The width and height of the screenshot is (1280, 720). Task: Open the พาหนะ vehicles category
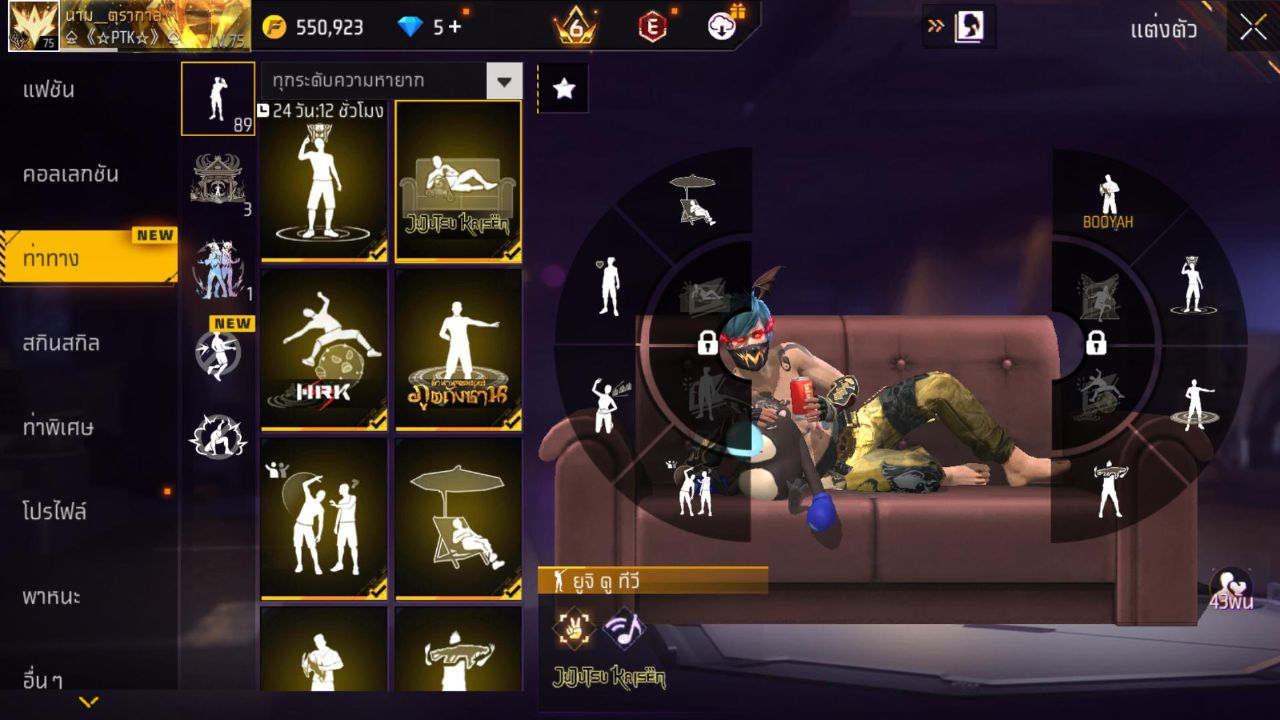point(52,597)
